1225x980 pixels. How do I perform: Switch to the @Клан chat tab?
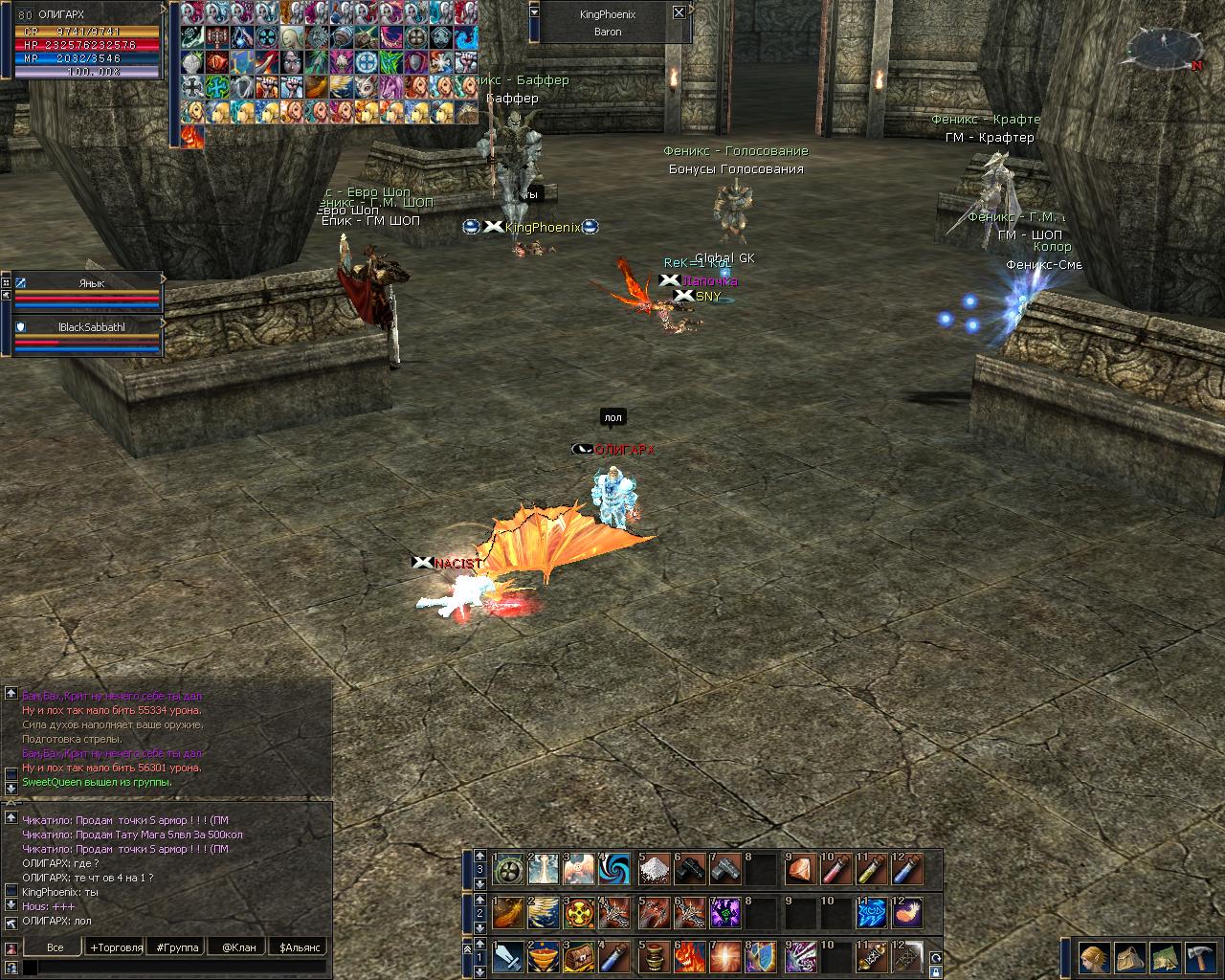[238, 947]
